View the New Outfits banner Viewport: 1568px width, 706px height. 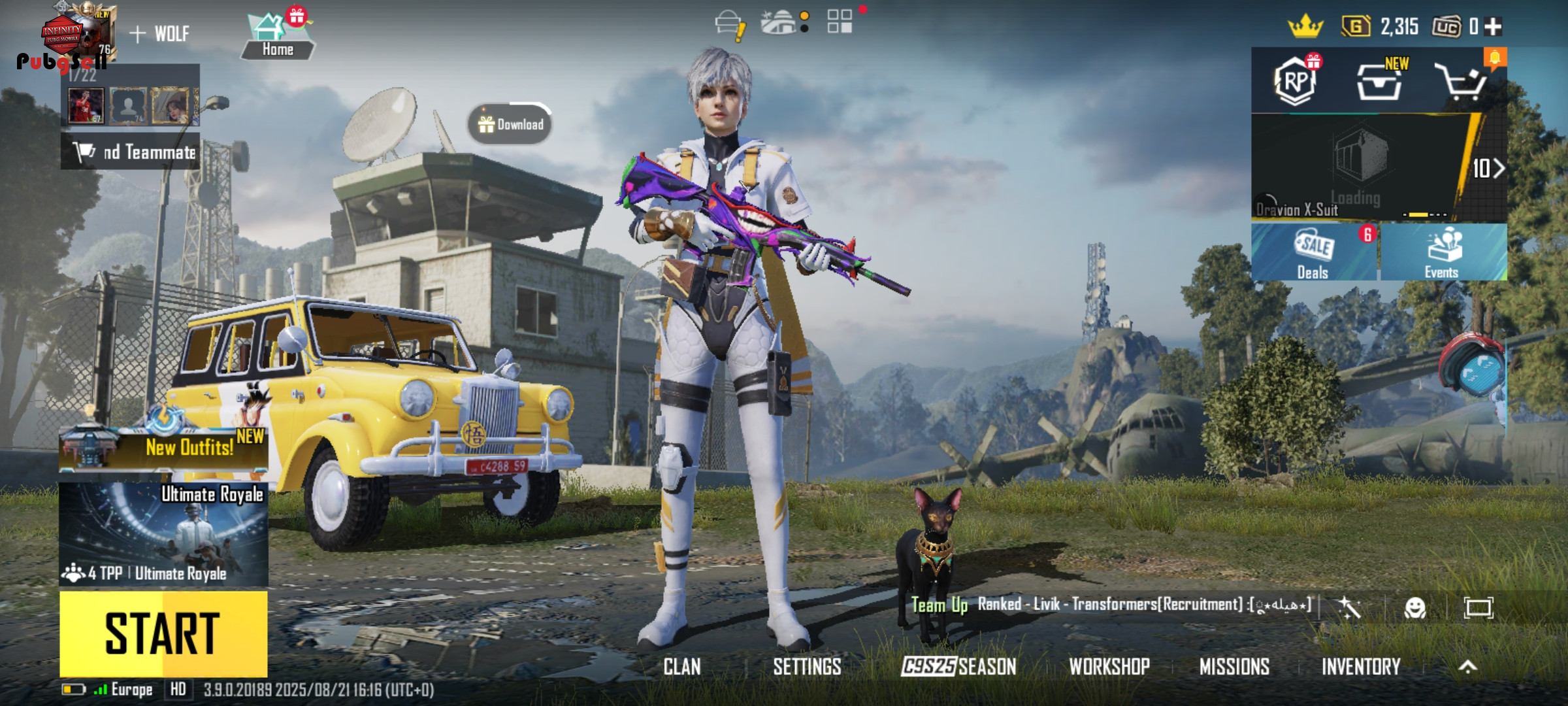[163, 447]
